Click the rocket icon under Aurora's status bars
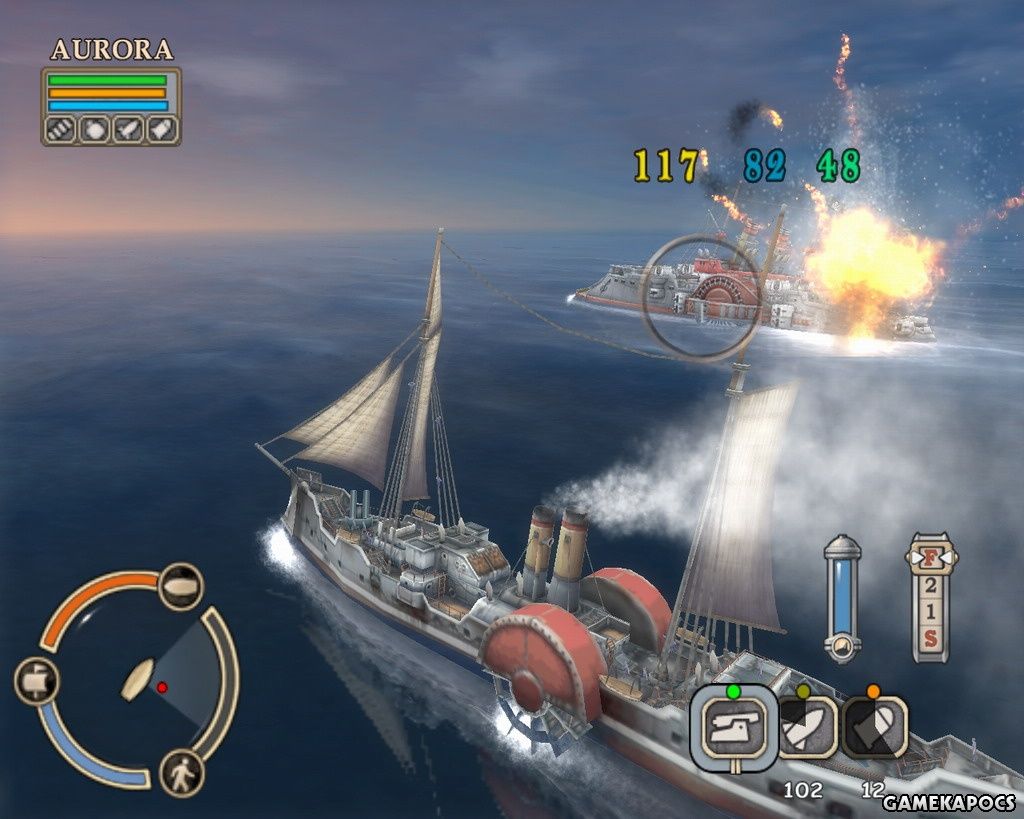Image resolution: width=1024 pixels, height=819 pixels. (128, 129)
